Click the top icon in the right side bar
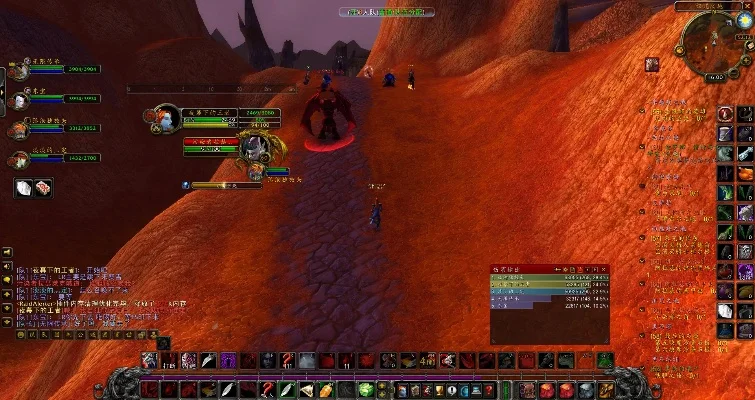Viewport: 755px width, 400px height. (x=726, y=113)
